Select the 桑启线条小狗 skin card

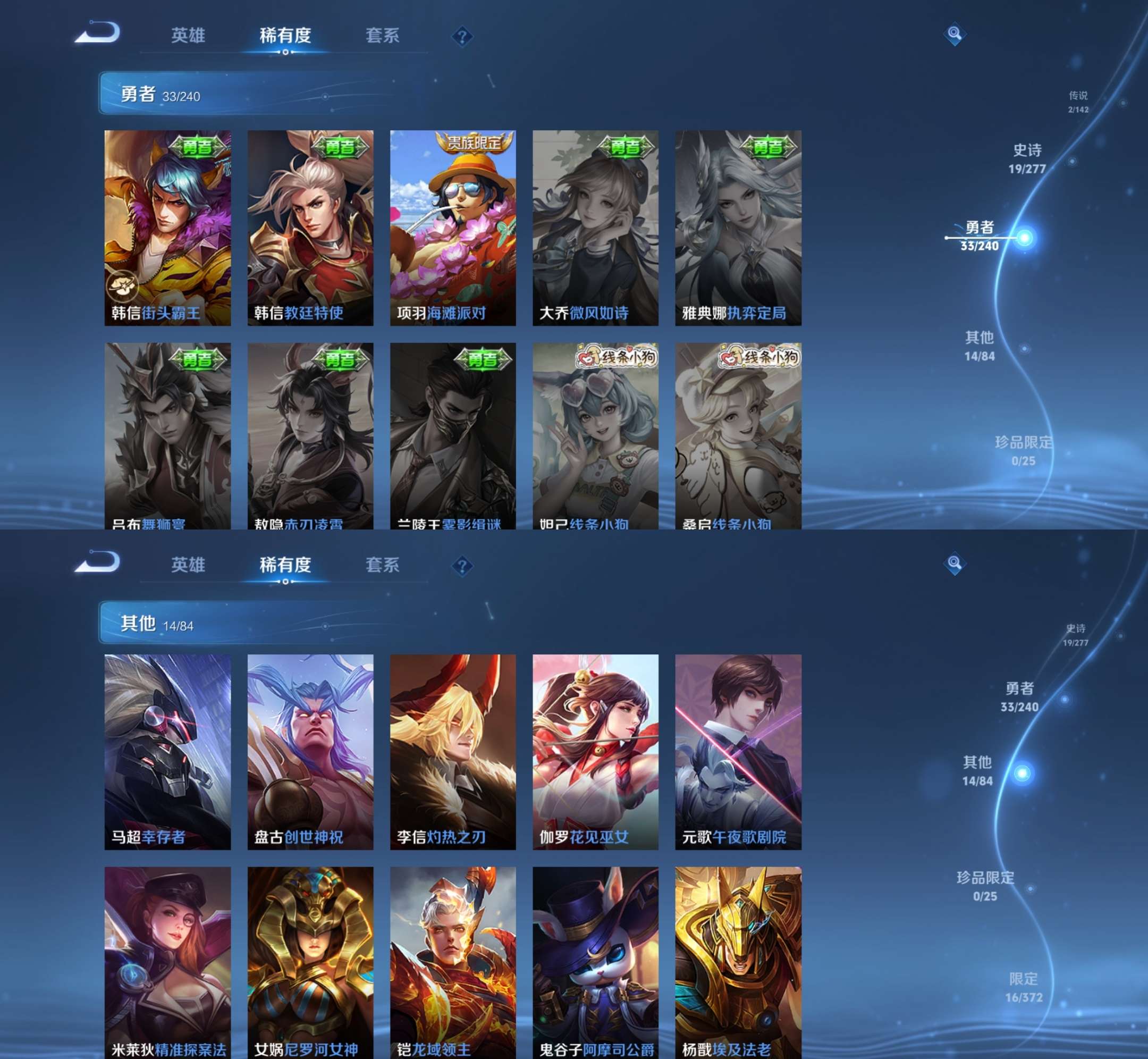click(x=738, y=435)
